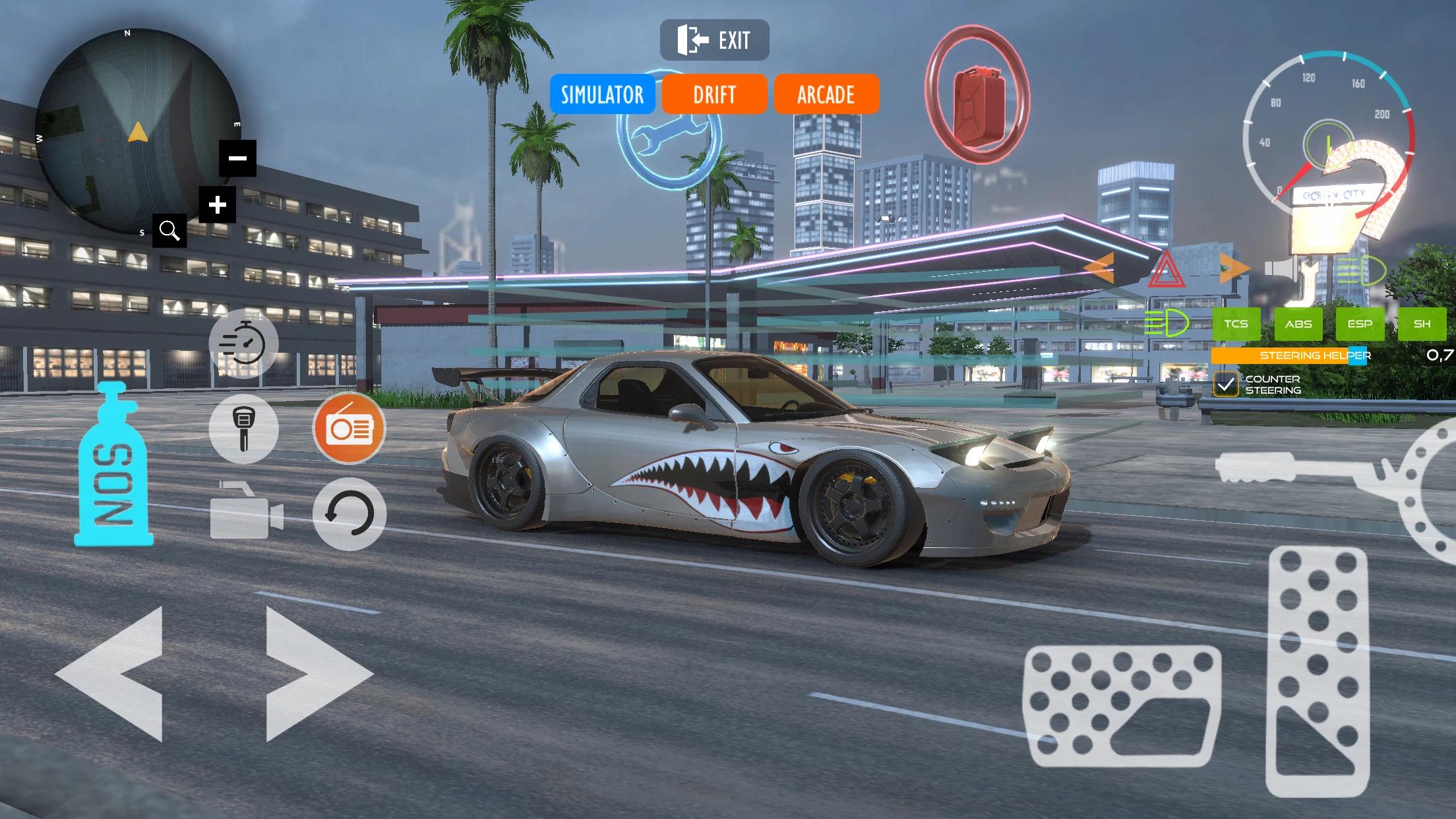Select the low beam headlights icon
The image size is (1456, 819).
[1168, 324]
